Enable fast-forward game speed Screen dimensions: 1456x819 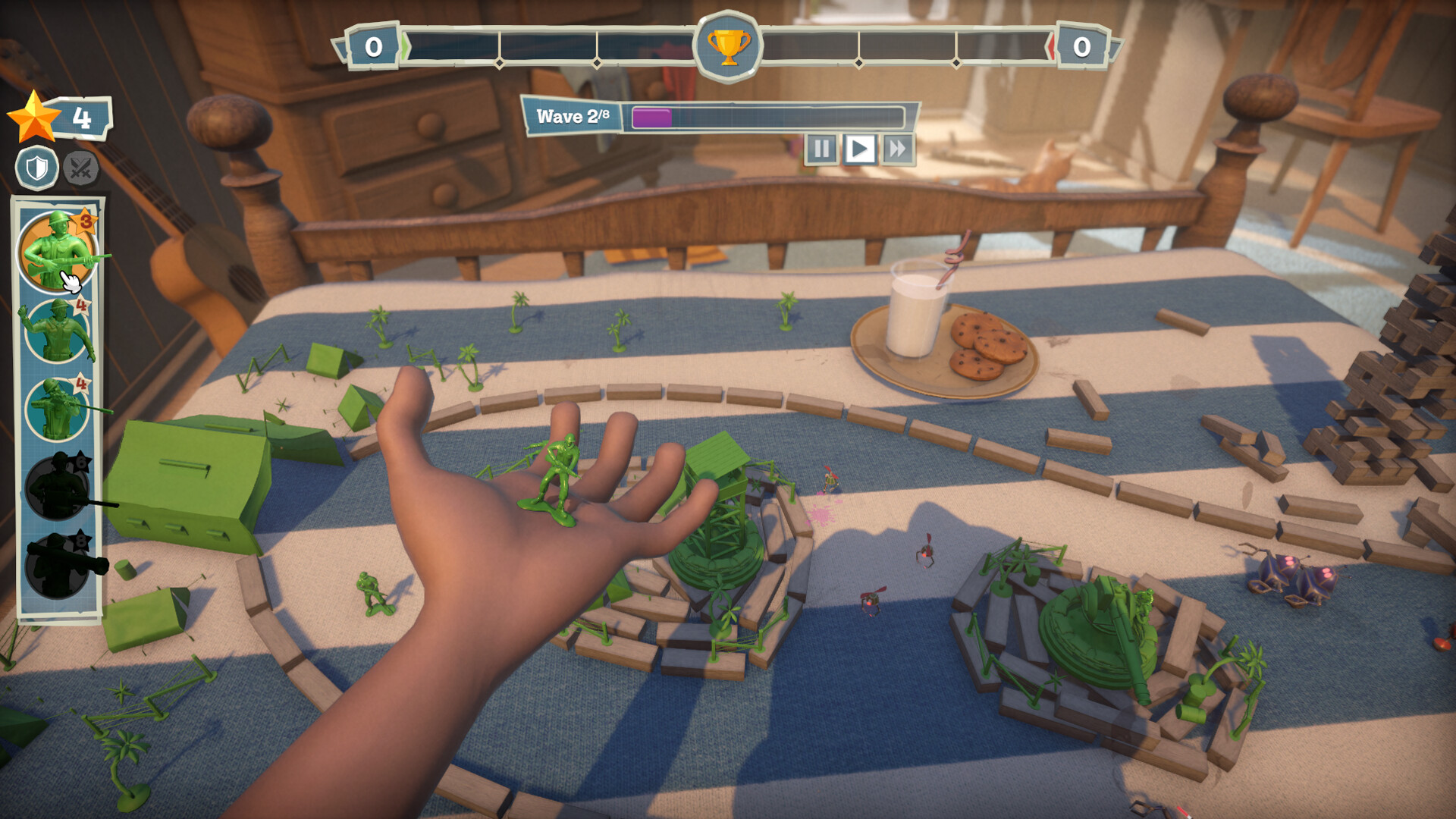(898, 149)
